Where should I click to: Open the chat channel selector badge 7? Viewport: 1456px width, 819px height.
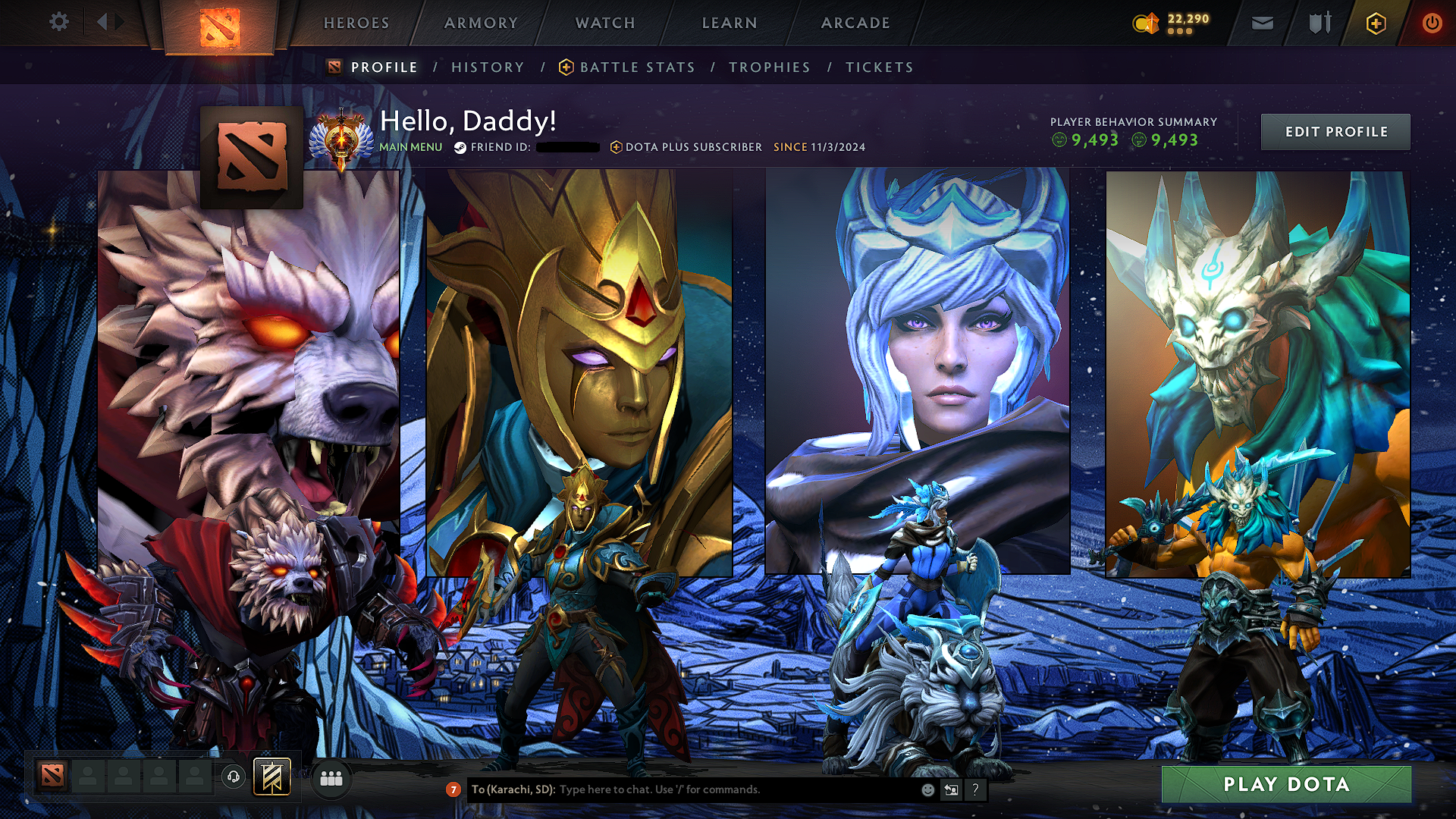coord(453,789)
